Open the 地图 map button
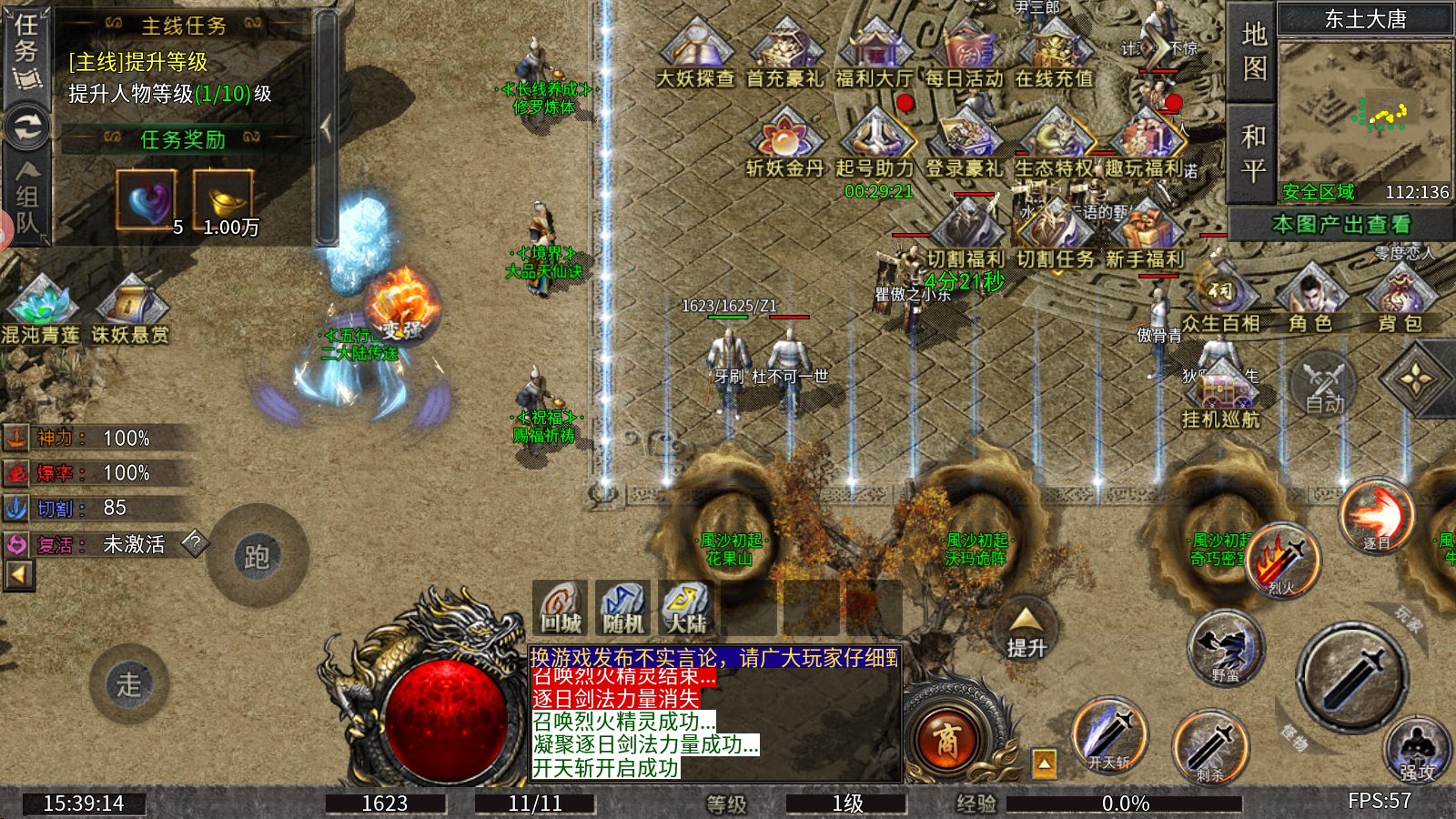1456x819 pixels. 1254,51
